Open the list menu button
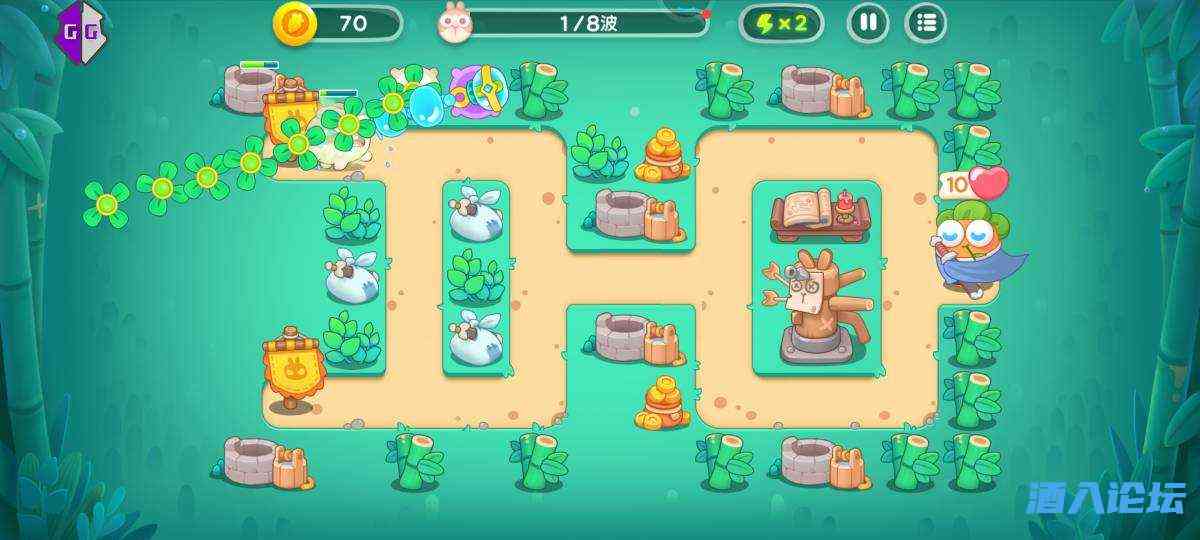 (925, 23)
